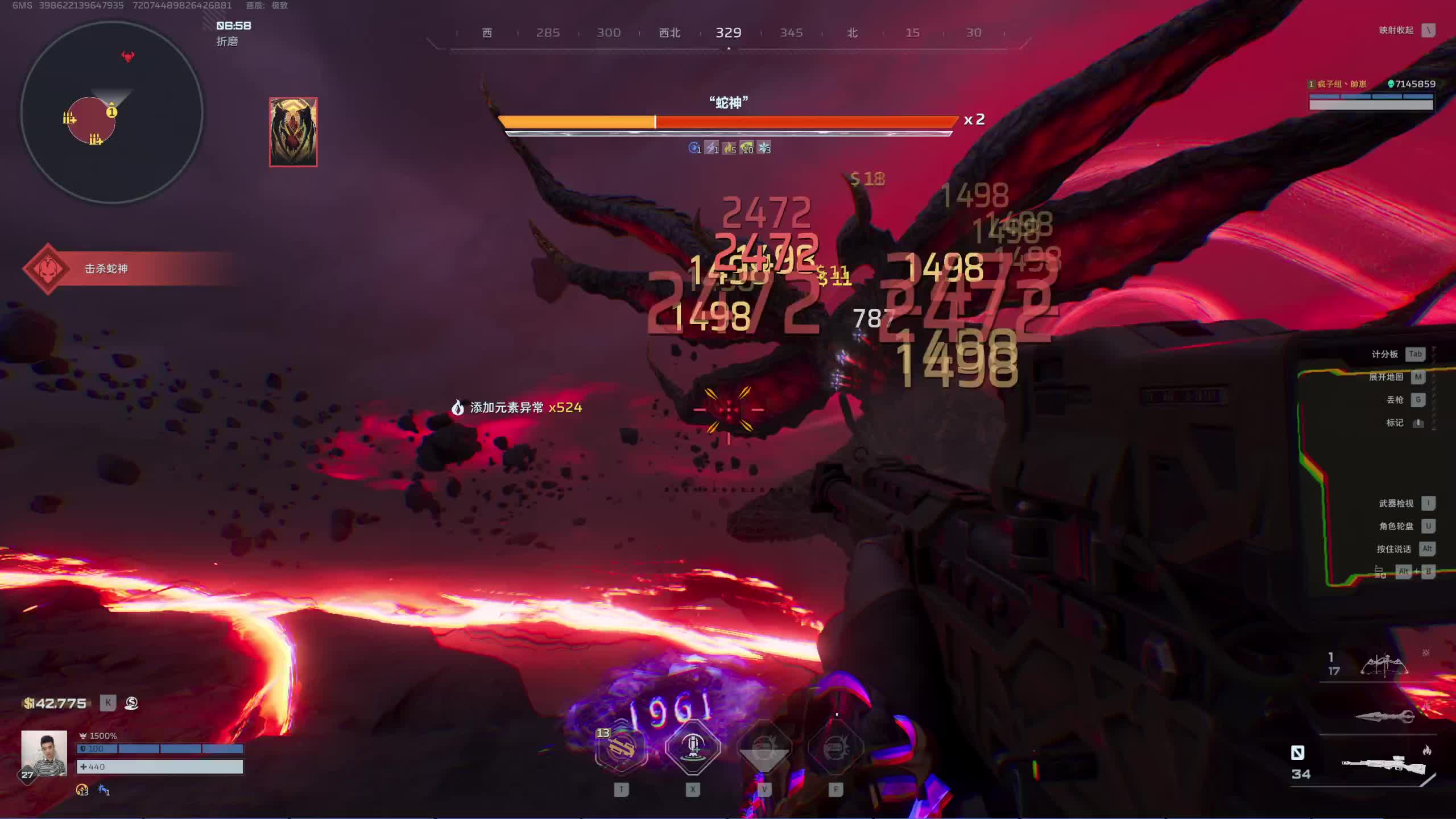Switch to the bow weapon slot

pos(1383,664)
